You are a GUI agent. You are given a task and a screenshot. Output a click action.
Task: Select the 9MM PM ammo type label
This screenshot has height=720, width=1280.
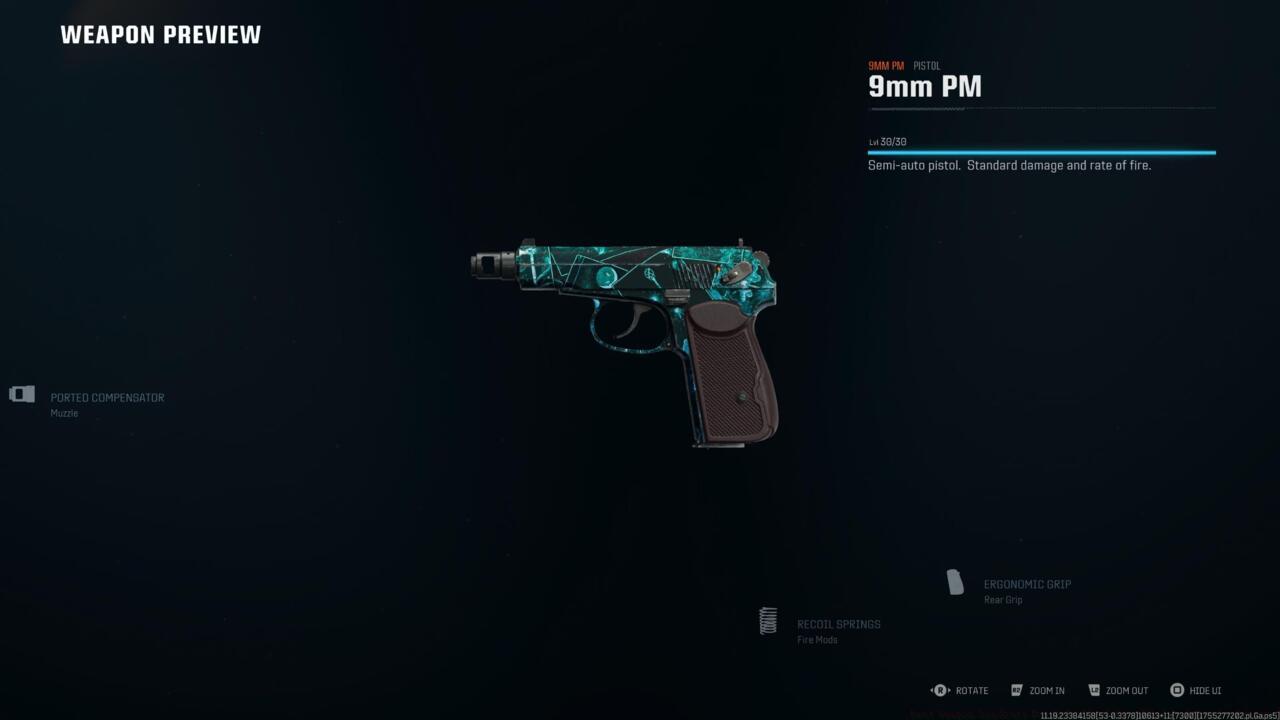(x=886, y=65)
